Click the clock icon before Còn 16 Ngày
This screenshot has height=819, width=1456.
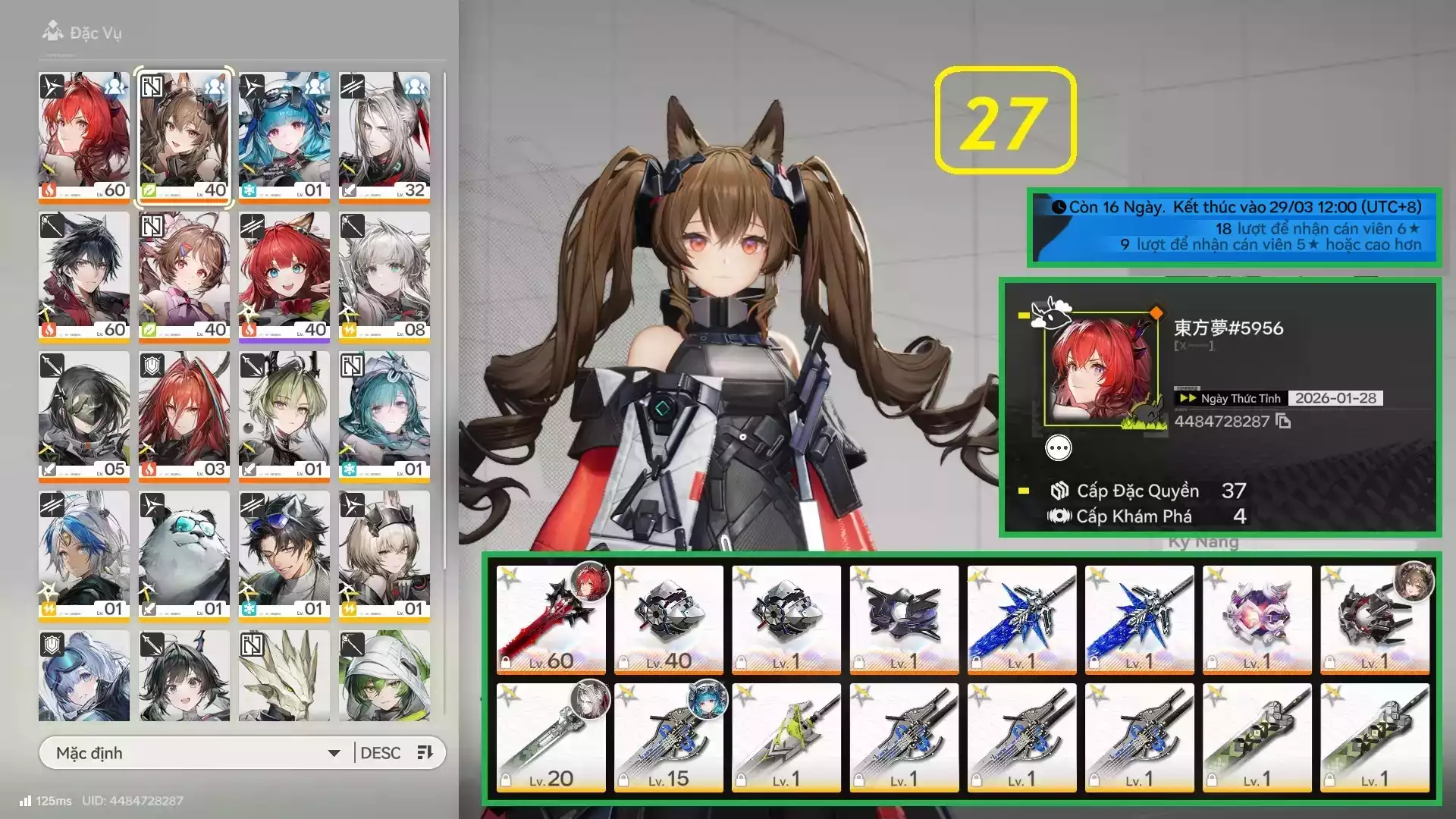pyautogui.click(x=1062, y=206)
